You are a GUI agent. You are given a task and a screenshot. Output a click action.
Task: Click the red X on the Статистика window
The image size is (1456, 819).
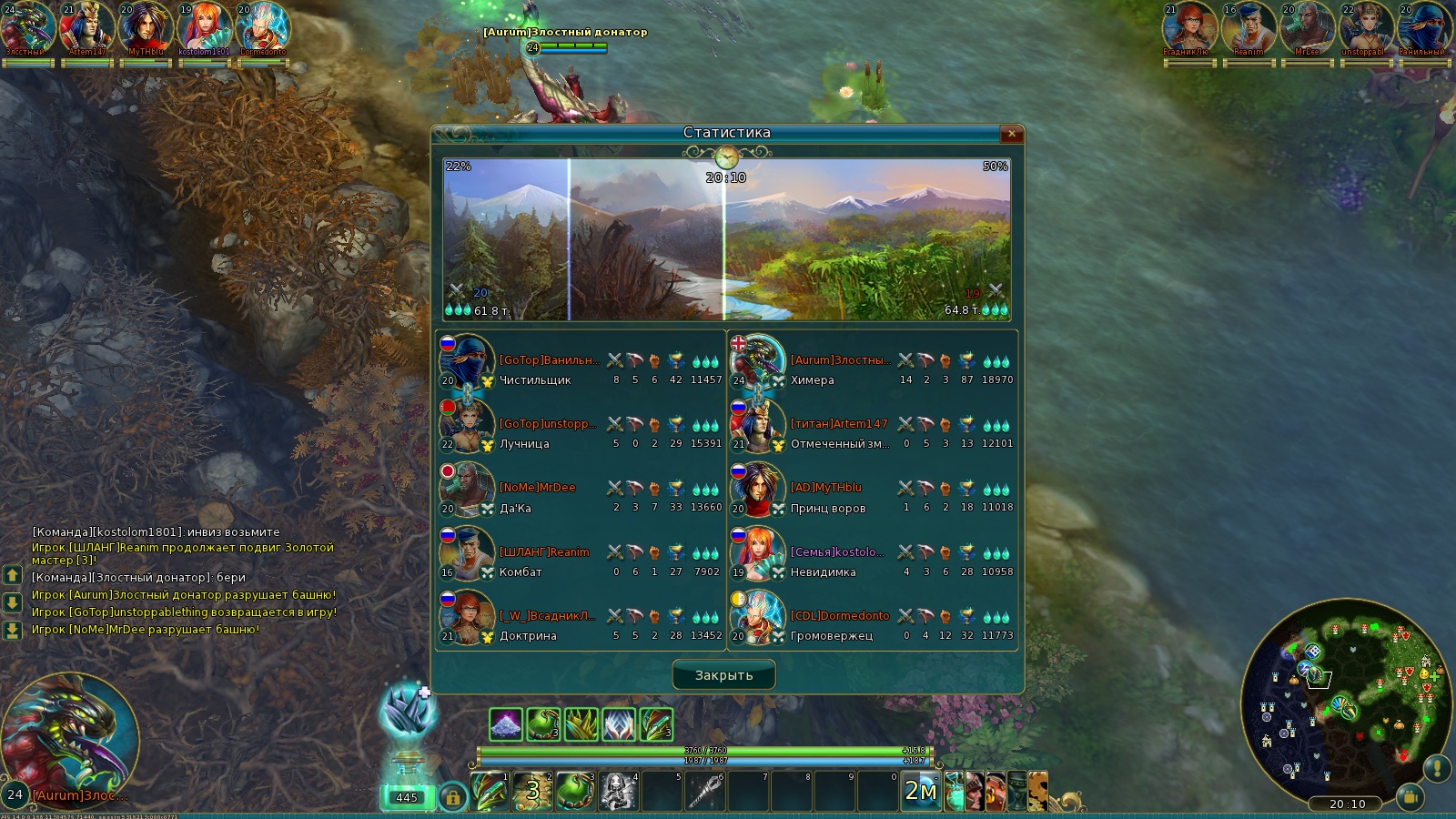(1012, 134)
